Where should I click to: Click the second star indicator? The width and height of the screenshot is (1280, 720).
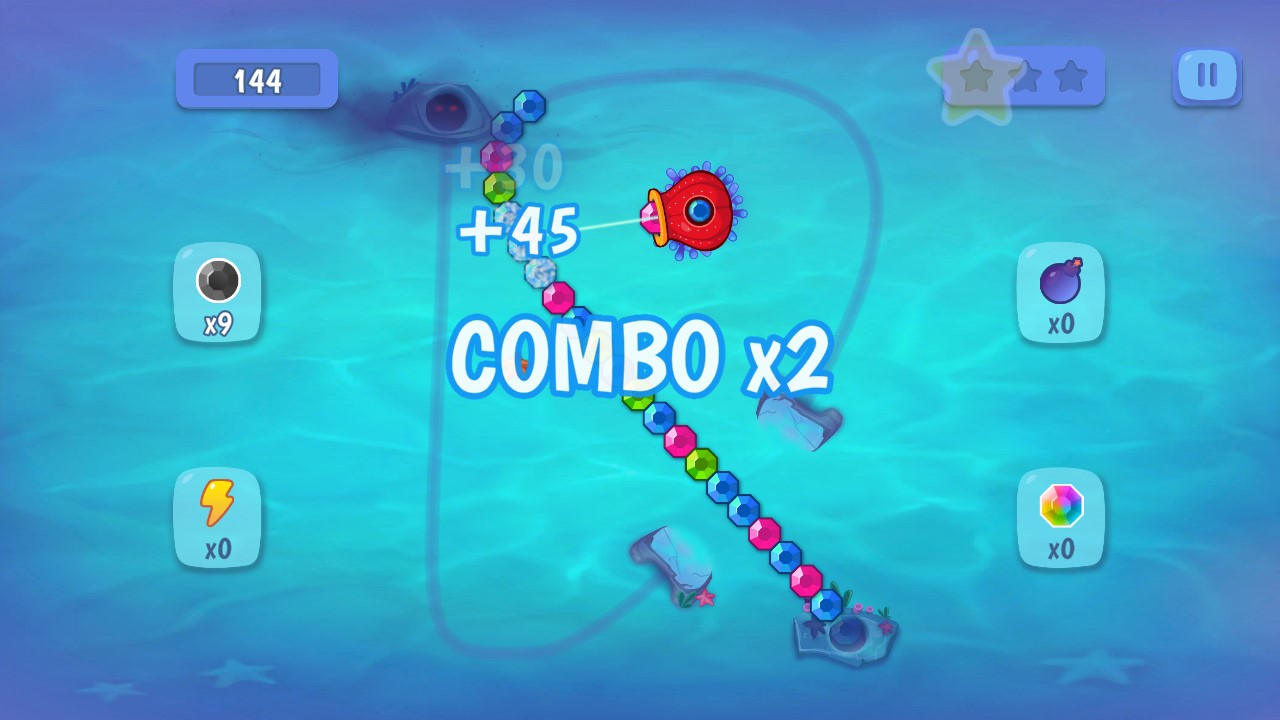click(1027, 75)
